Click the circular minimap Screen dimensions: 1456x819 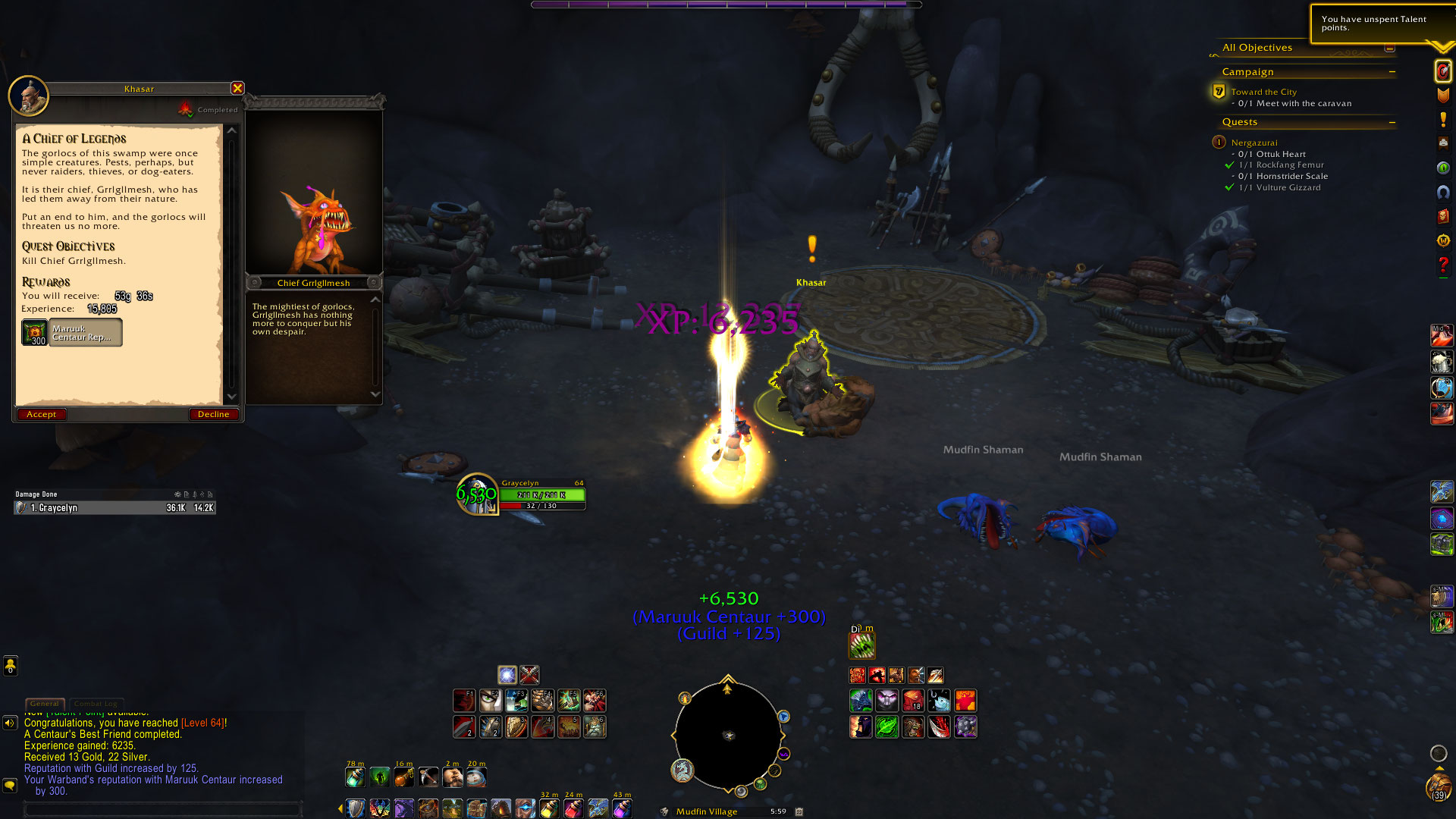pyautogui.click(x=728, y=736)
